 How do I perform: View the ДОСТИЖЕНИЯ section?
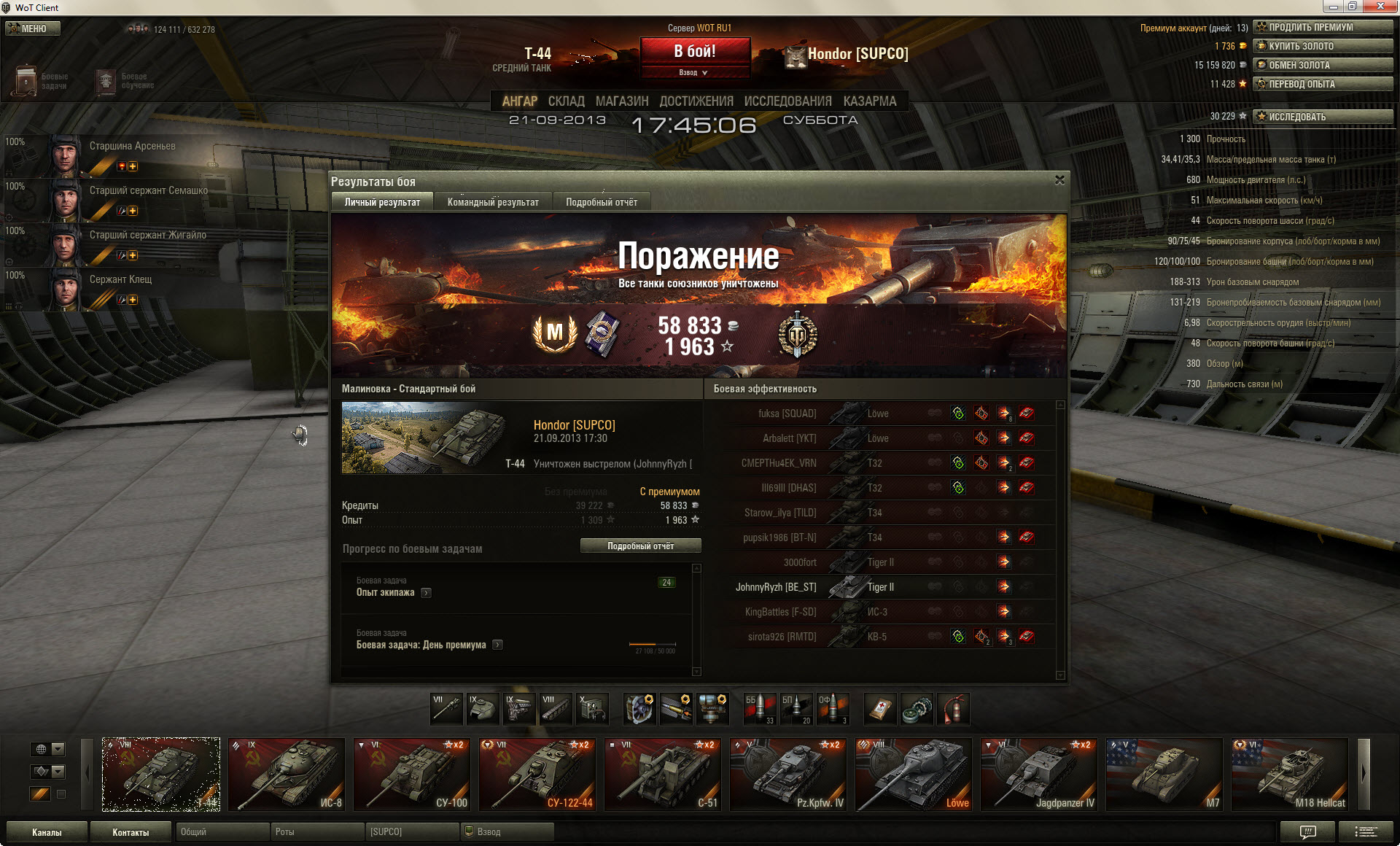click(x=696, y=101)
